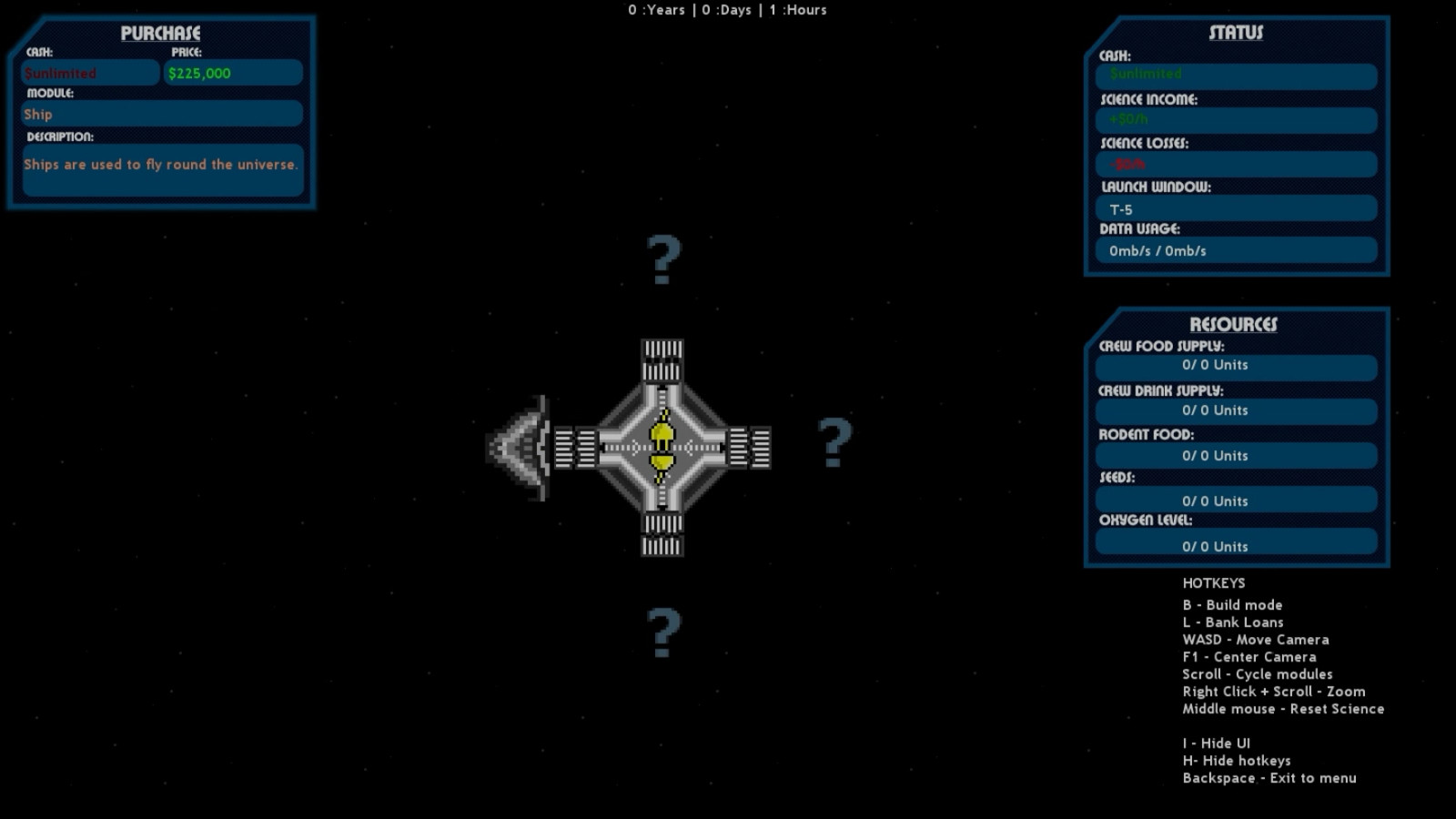This screenshot has height=819, width=1456.
Task: Click the RESOURCES panel header
Action: click(1236, 324)
